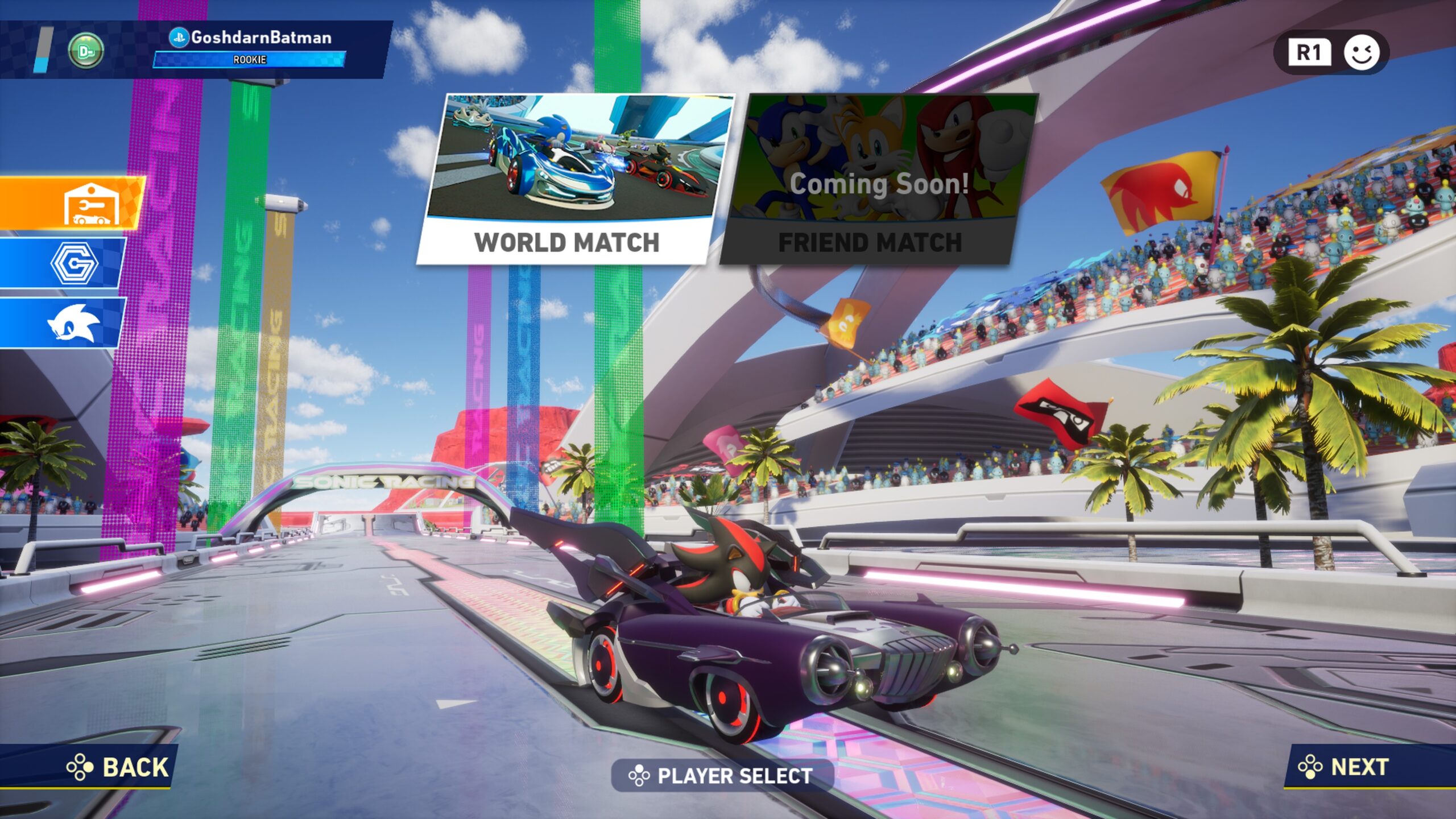Open the smiley face emote button

coord(1361,53)
